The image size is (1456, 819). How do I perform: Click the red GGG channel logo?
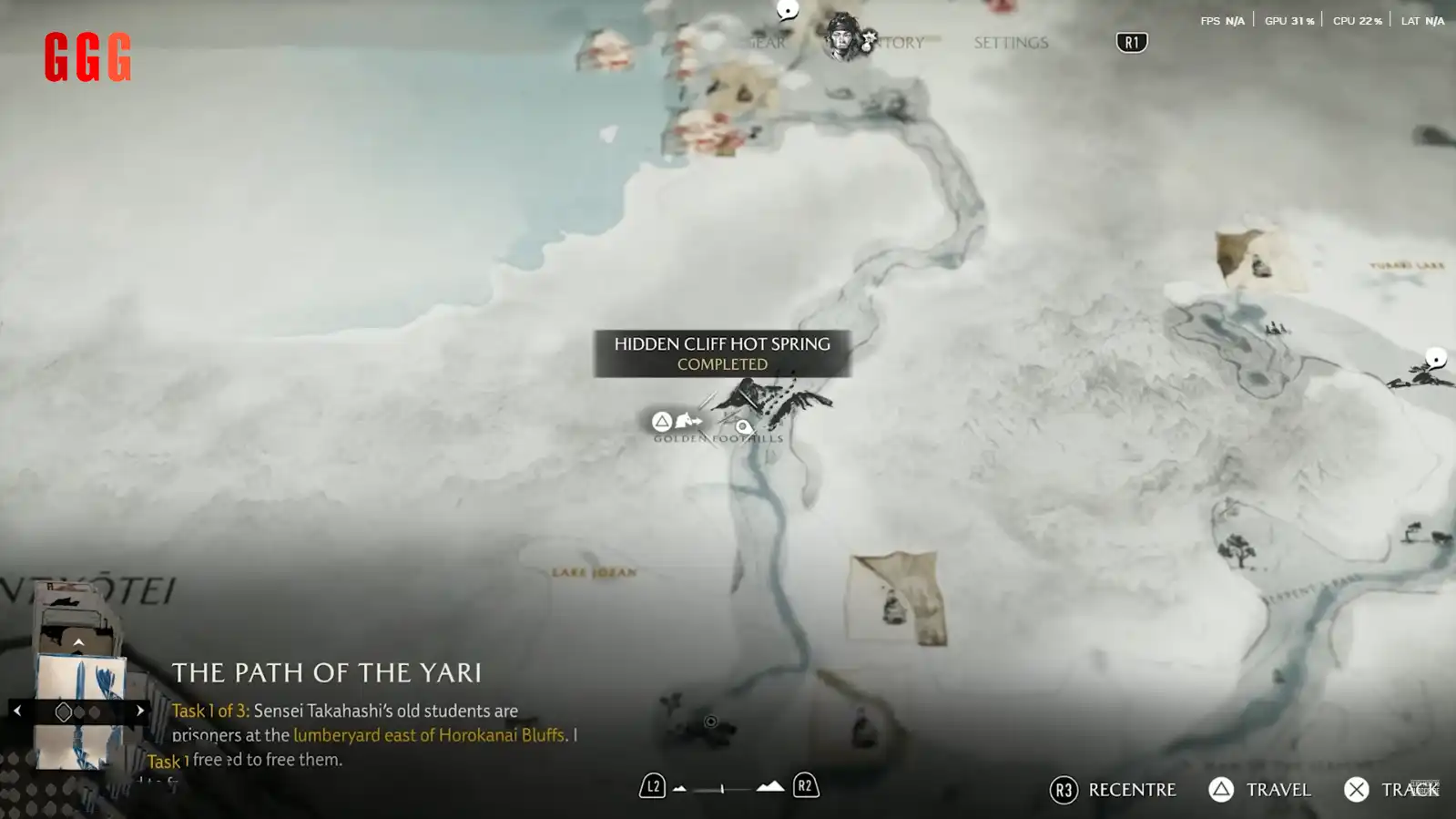(87, 57)
